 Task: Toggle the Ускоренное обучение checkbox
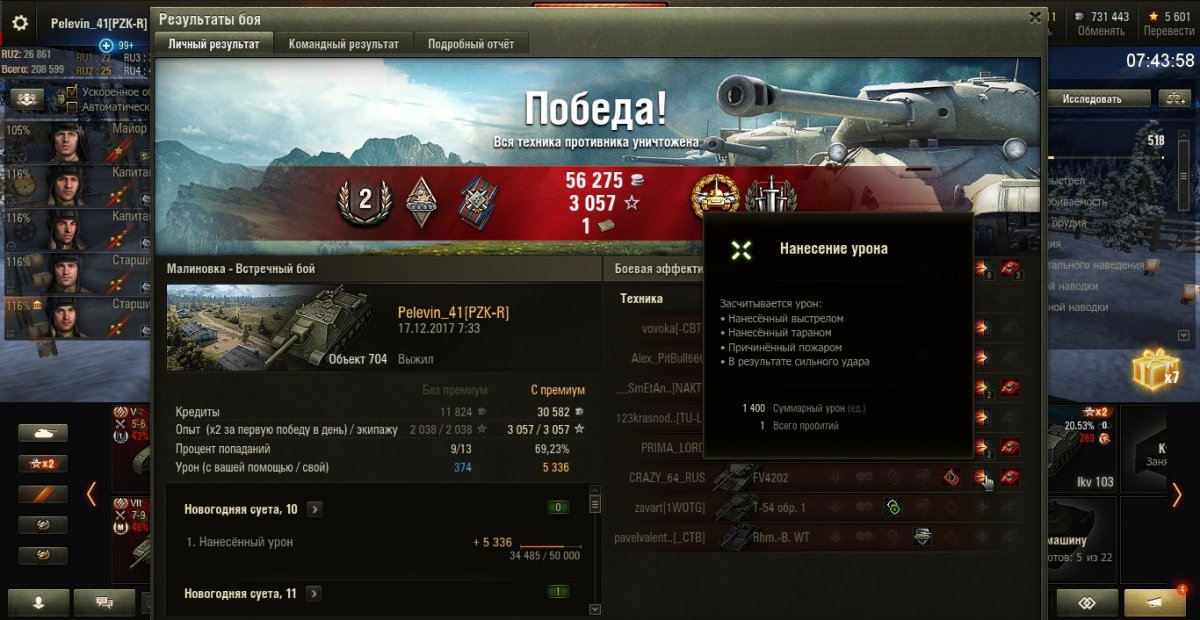click(72, 92)
